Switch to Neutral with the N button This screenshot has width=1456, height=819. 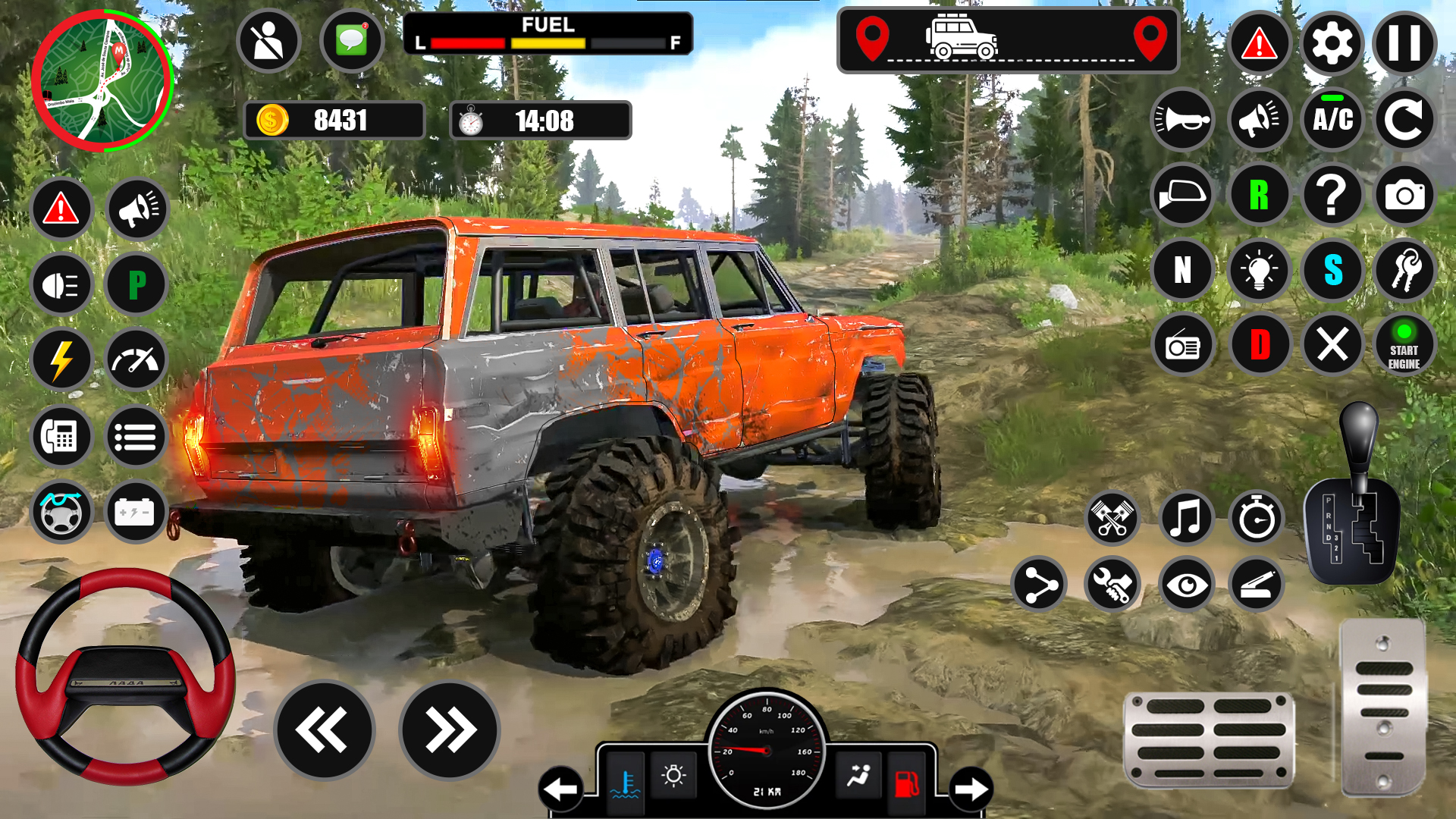(1182, 270)
